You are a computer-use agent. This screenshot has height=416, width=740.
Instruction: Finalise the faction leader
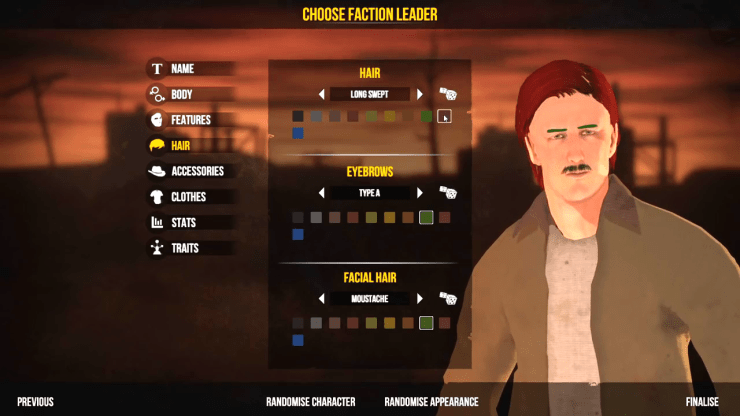pos(702,402)
